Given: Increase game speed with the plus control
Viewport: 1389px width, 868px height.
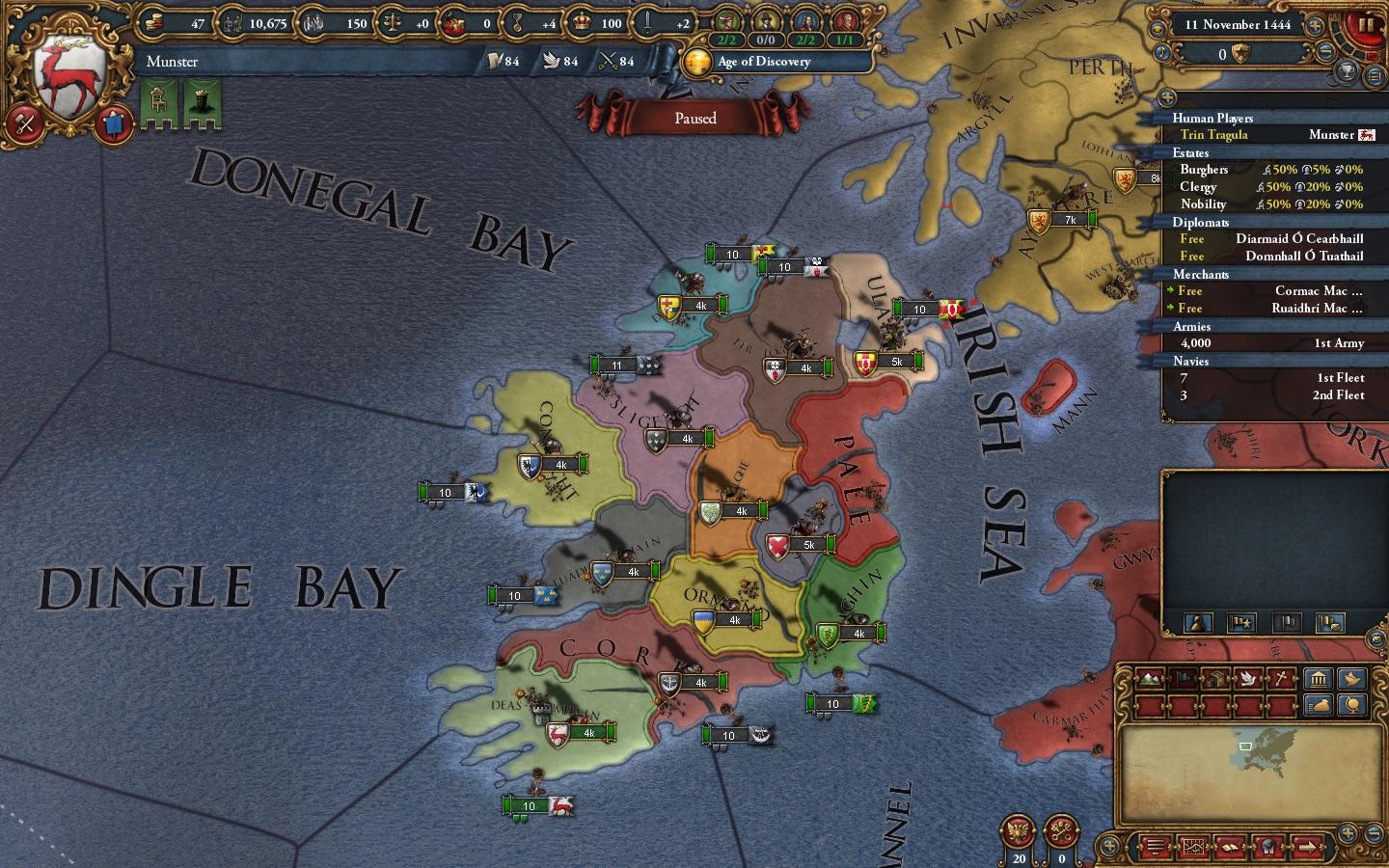Looking at the screenshot, I should click(x=1314, y=26).
